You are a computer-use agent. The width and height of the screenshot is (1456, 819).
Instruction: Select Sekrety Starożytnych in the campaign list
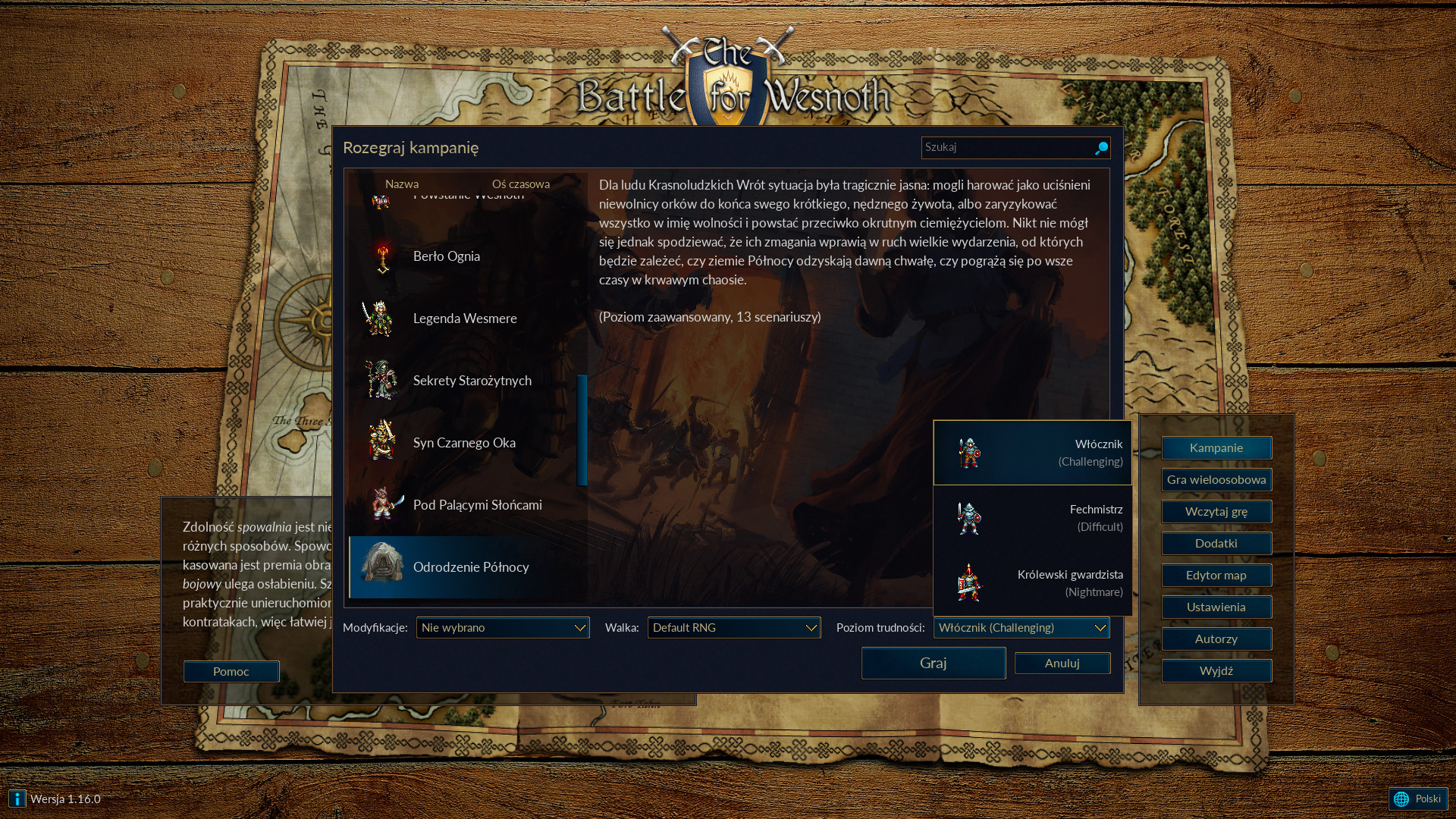pos(472,381)
